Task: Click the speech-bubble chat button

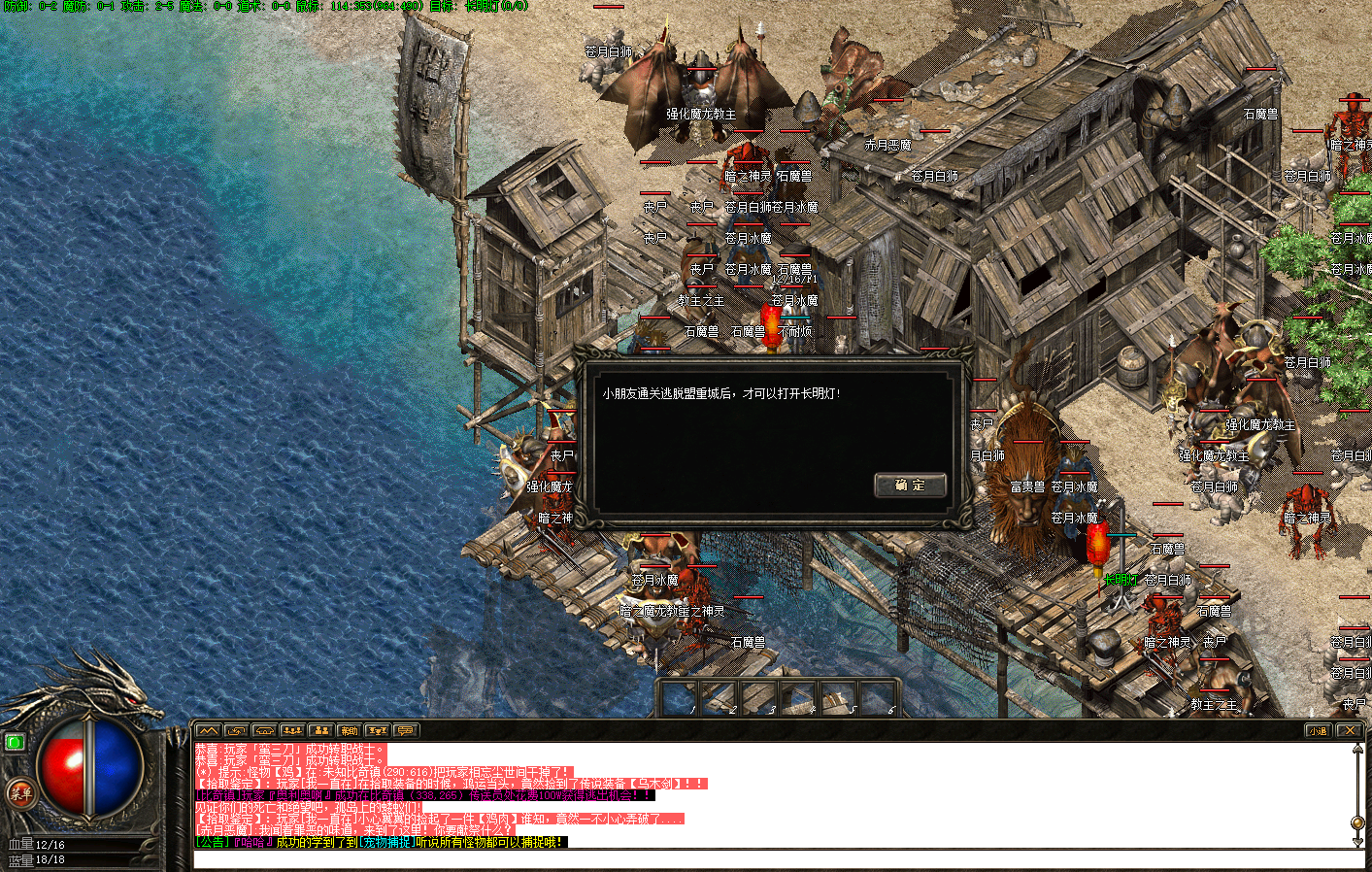Action: [406, 730]
